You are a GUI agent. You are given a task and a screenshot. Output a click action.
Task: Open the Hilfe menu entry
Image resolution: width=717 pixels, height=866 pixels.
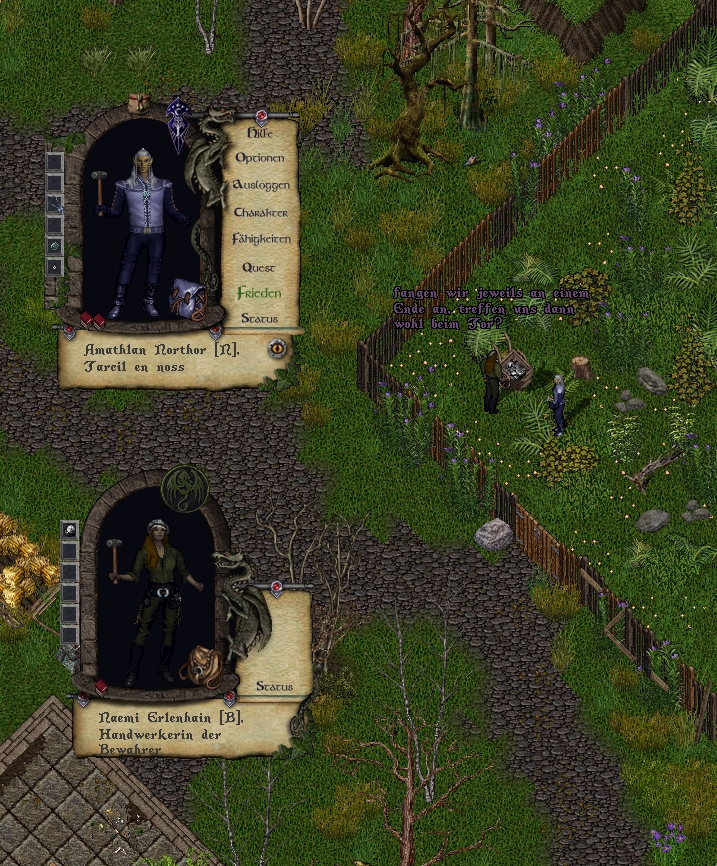[x=260, y=132]
